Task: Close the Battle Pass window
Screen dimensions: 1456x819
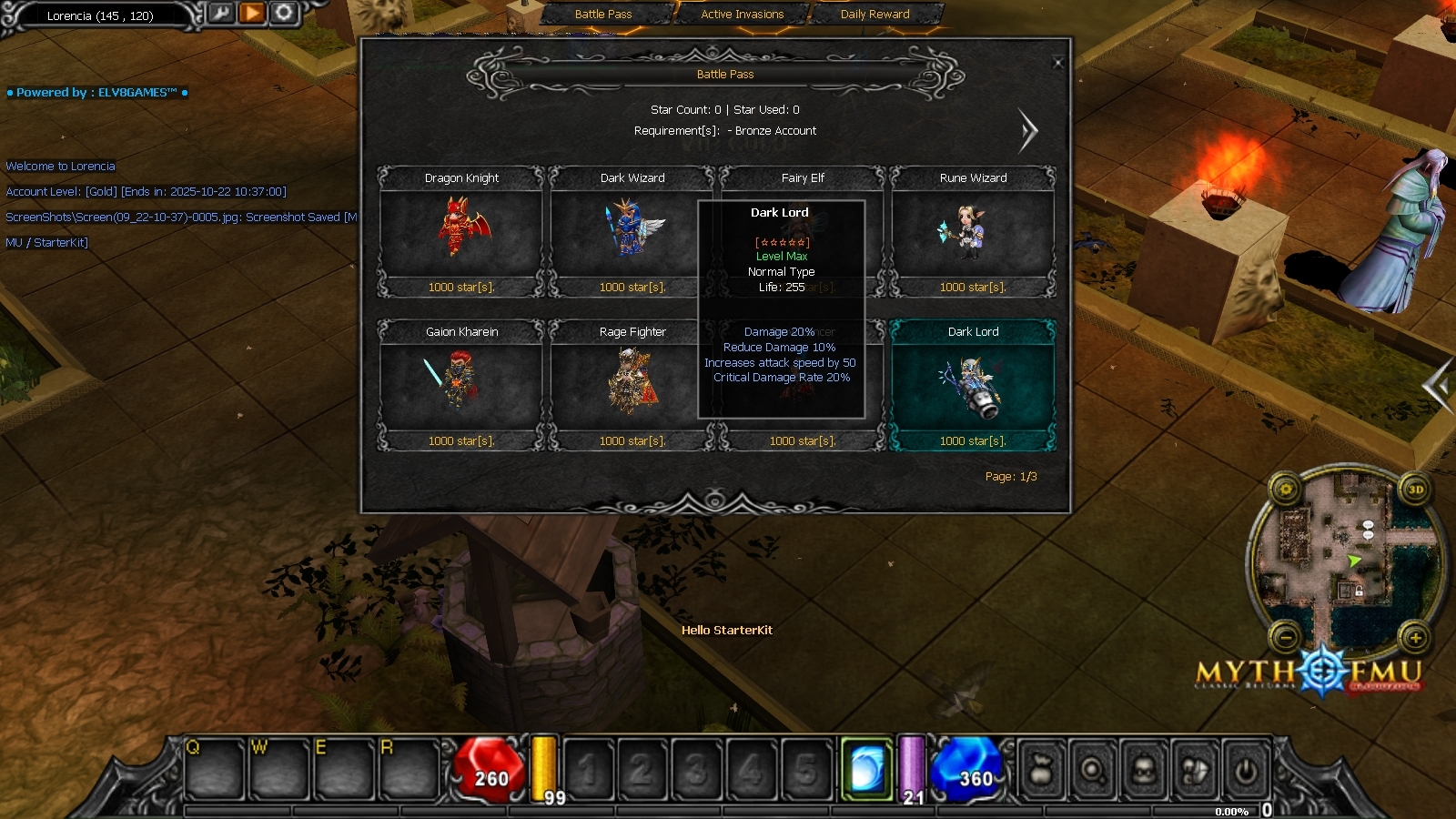Action: click(1057, 63)
